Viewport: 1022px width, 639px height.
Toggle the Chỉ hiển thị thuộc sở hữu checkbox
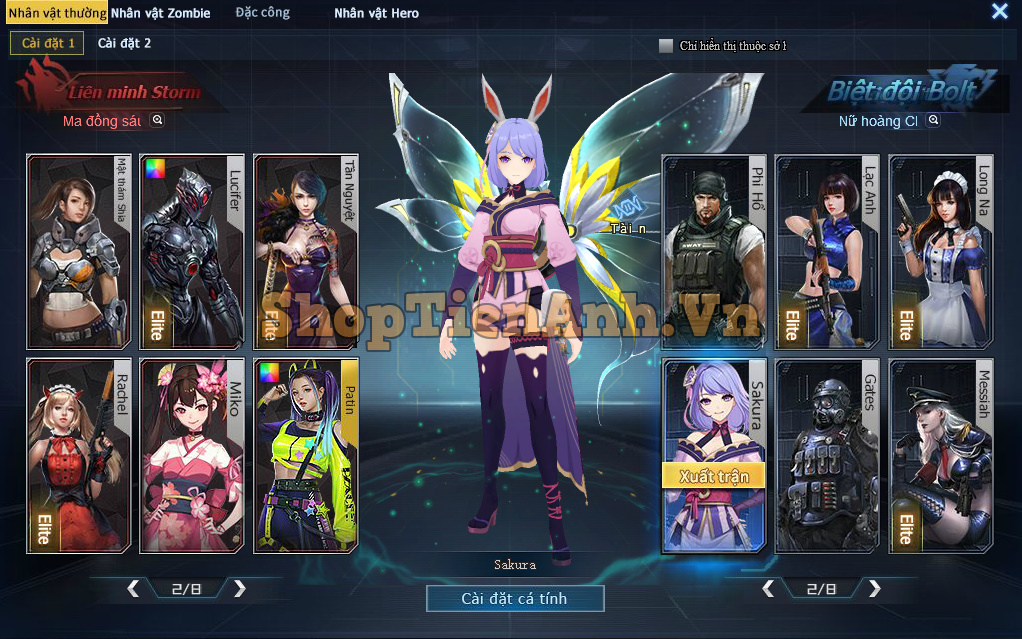point(666,45)
